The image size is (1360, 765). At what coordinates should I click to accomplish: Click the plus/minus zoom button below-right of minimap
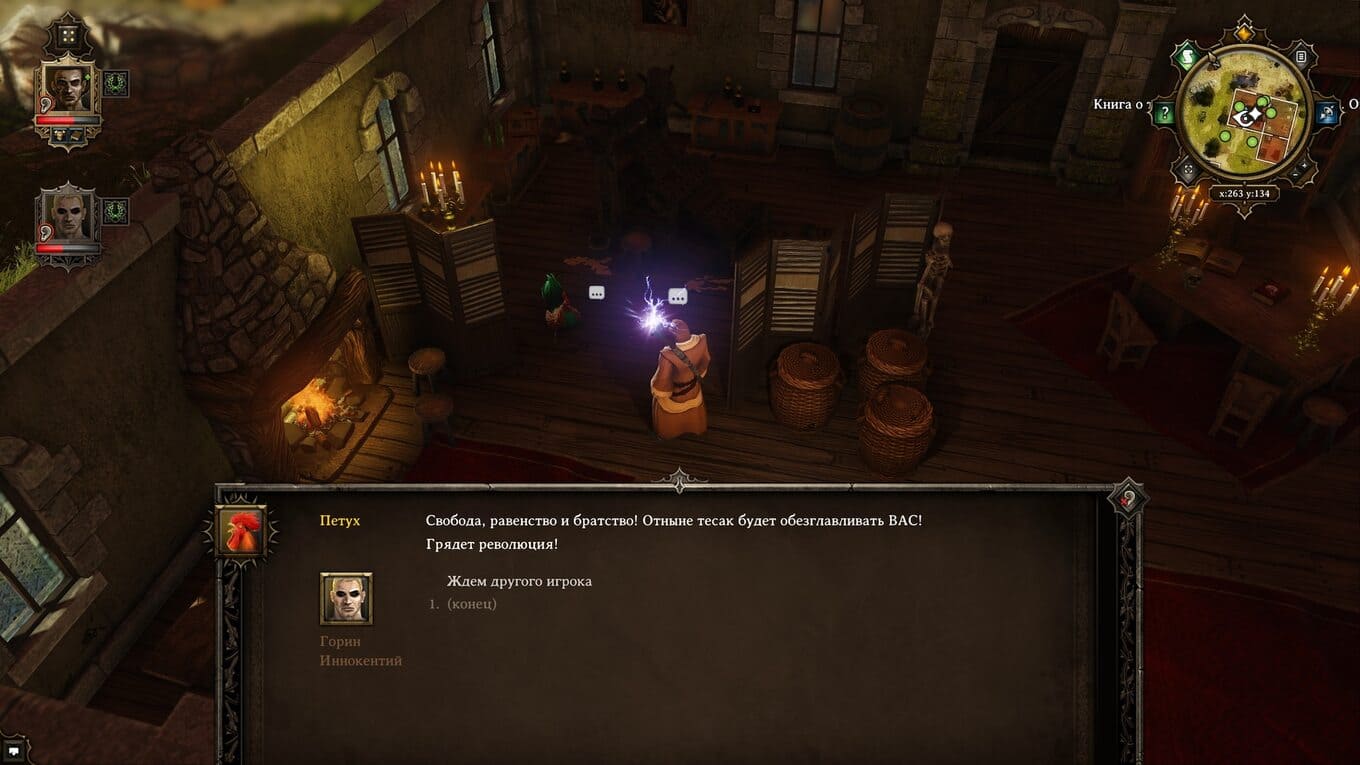(x=1299, y=172)
